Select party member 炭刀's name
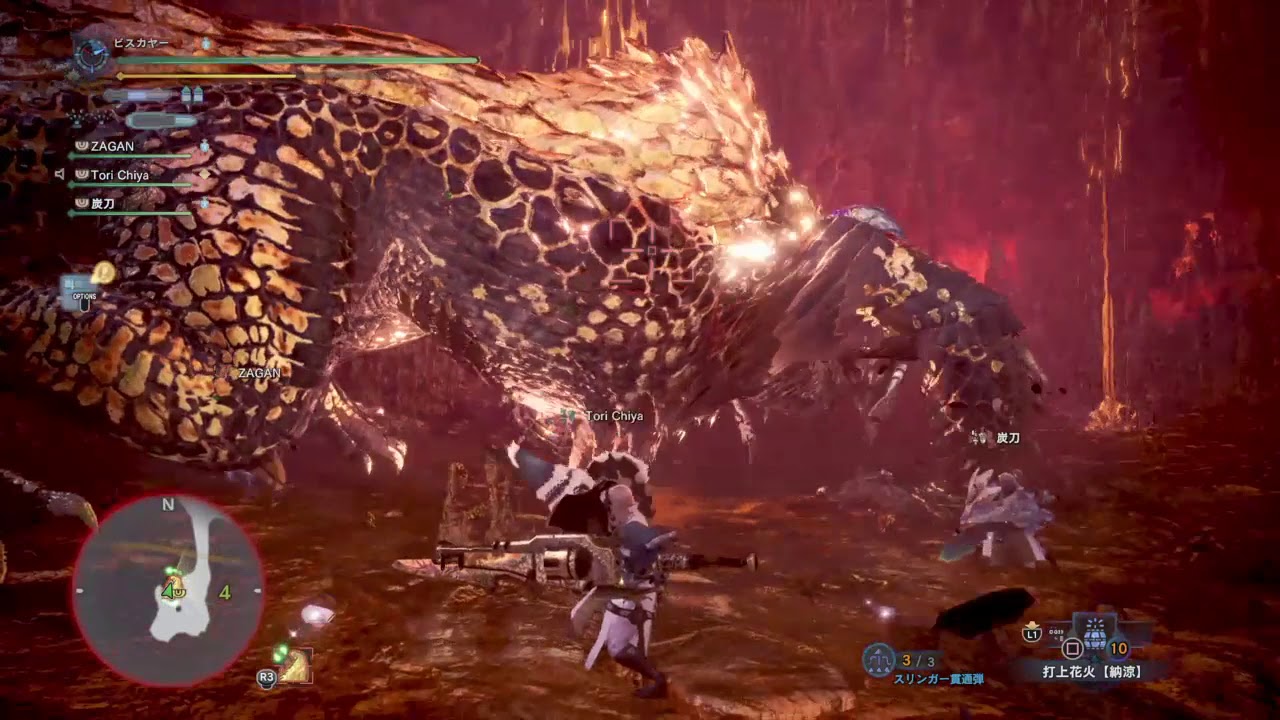1280x720 pixels. coord(105,204)
